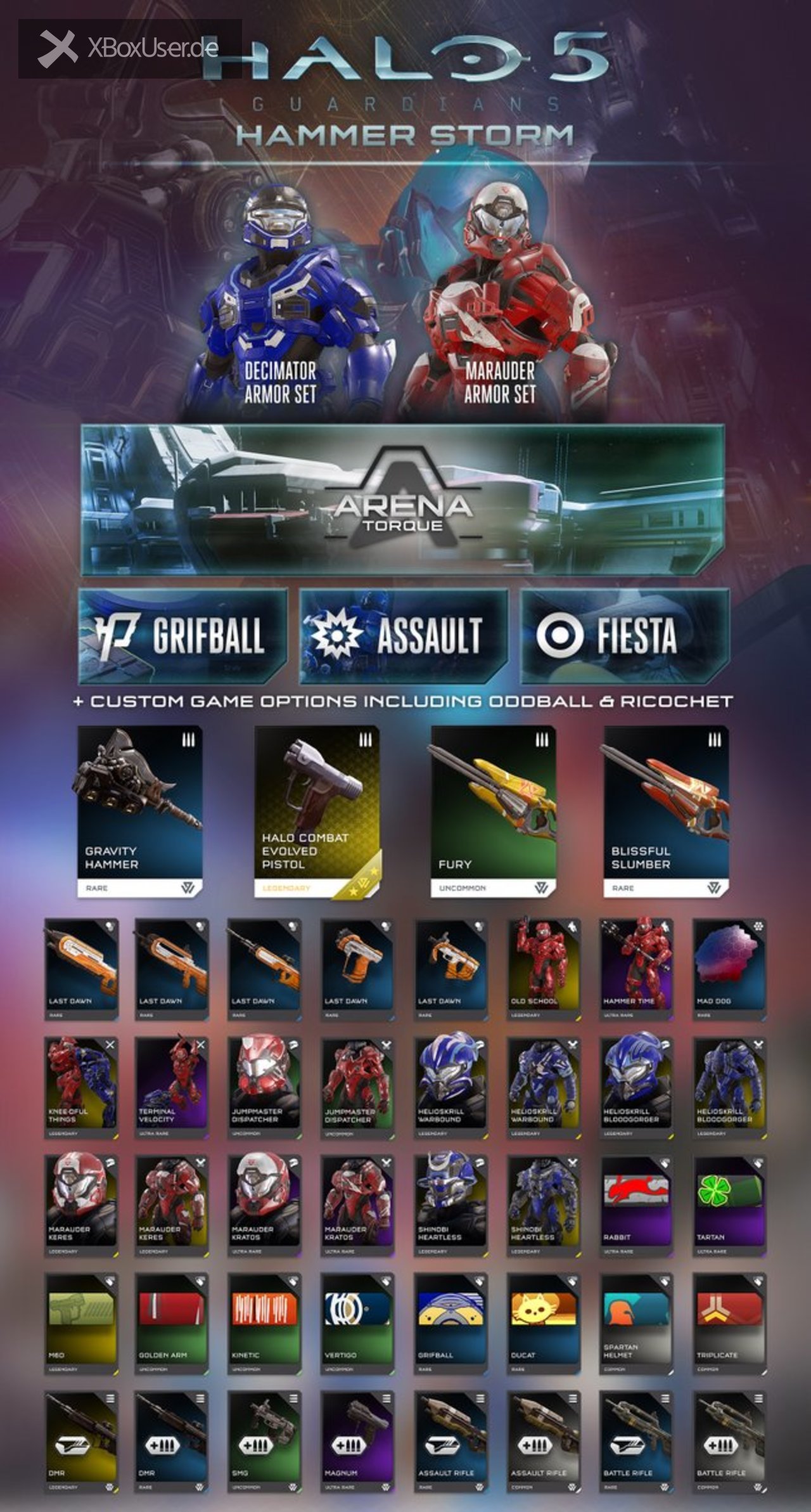Select the Vertigo emblem card
This screenshot has height=1512, width=811.
coord(357,1323)
